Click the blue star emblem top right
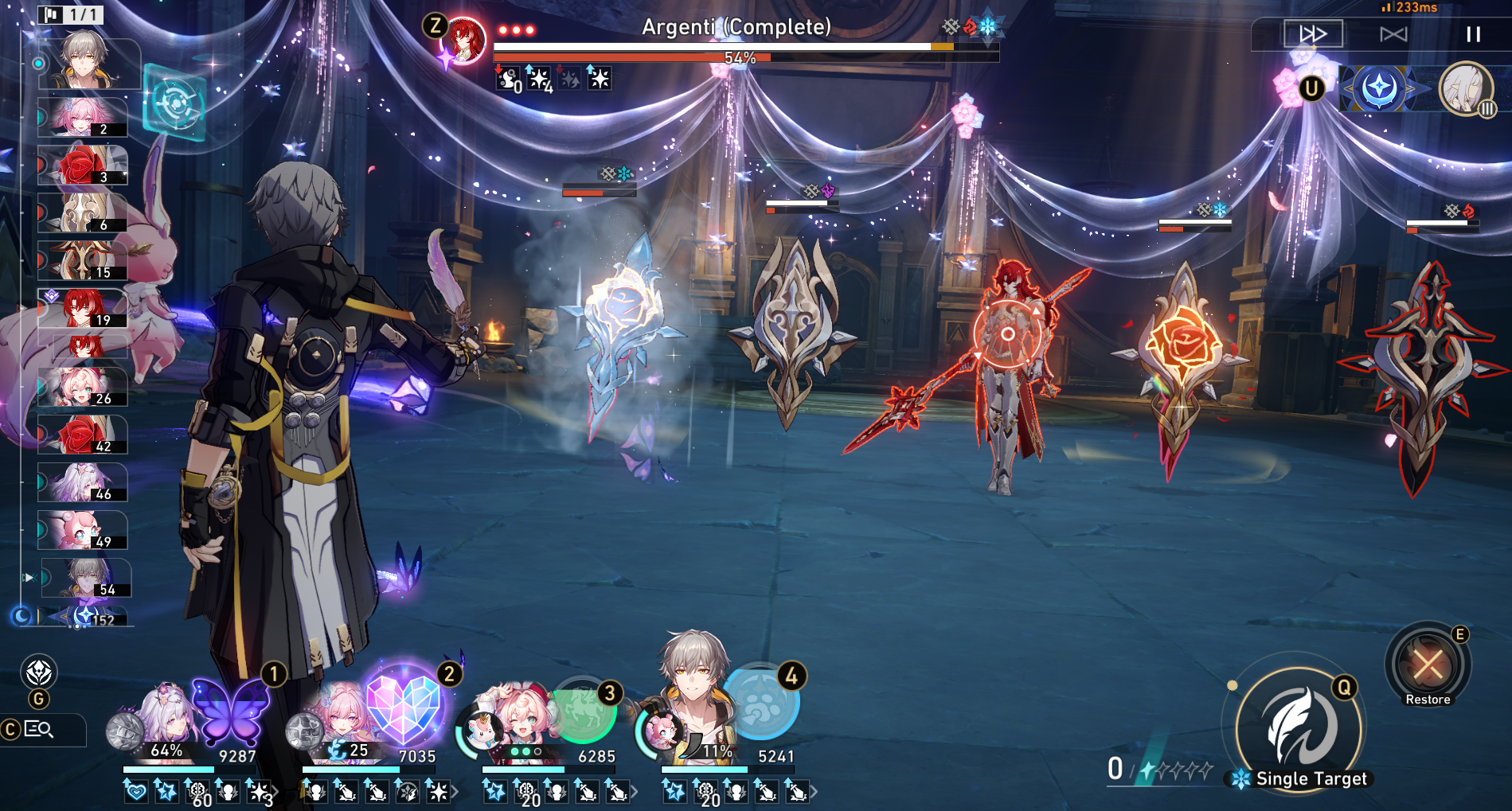This screenshot has width=1512, height=811. click(x=1380, y=88)
